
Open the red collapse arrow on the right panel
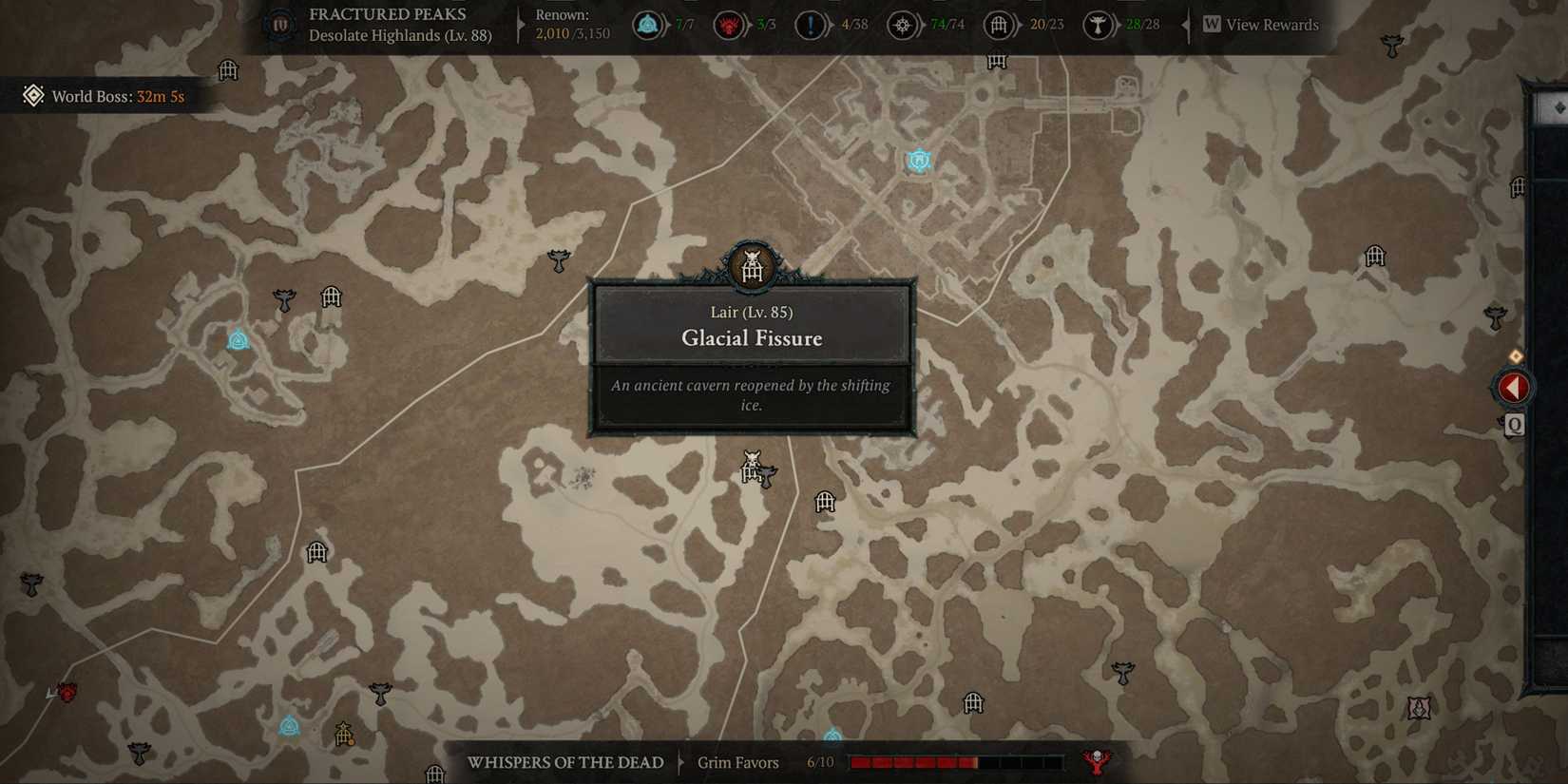(1515, 387)
